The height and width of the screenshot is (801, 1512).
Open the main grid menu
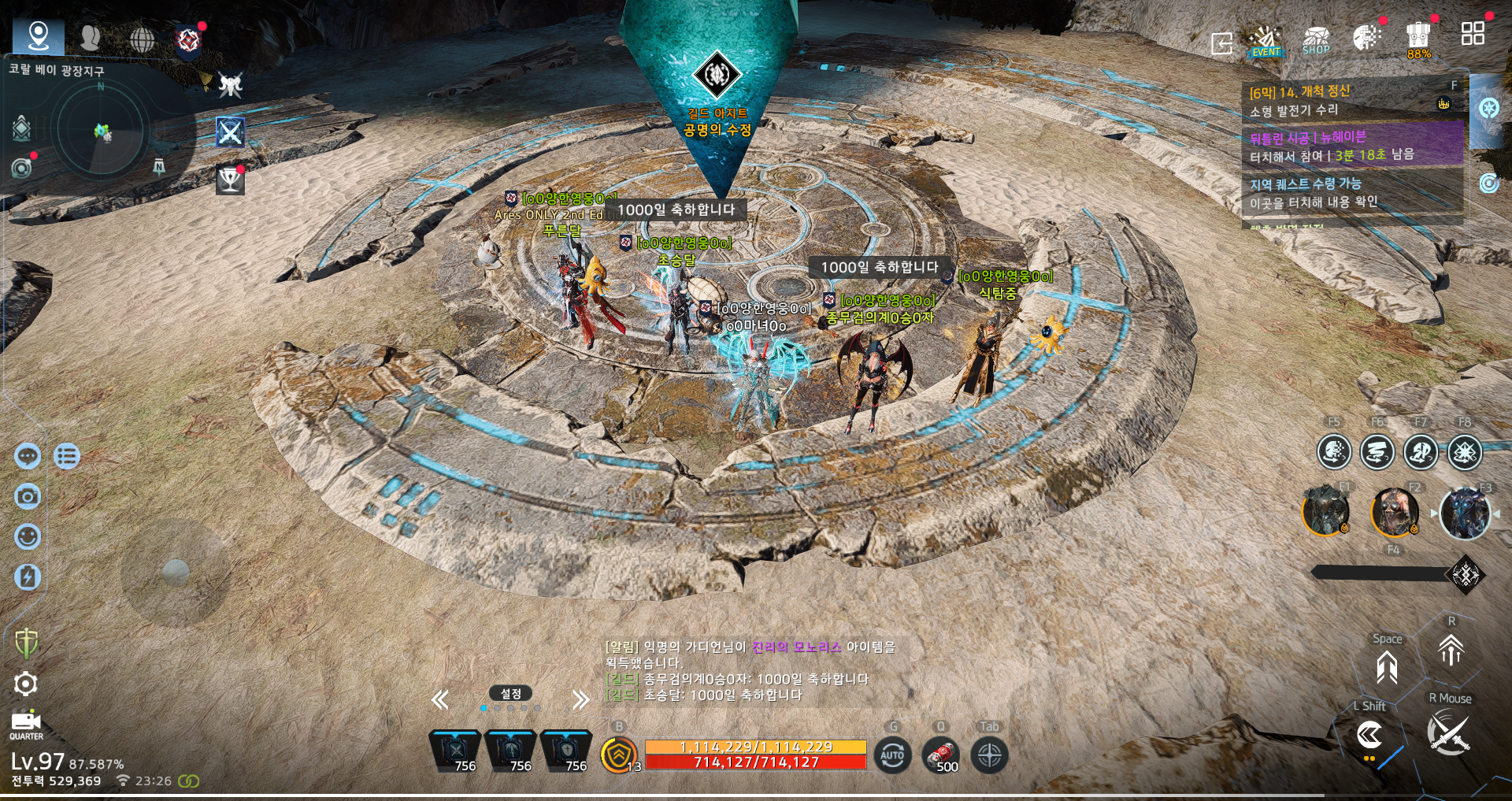(x=1472, y=34)
